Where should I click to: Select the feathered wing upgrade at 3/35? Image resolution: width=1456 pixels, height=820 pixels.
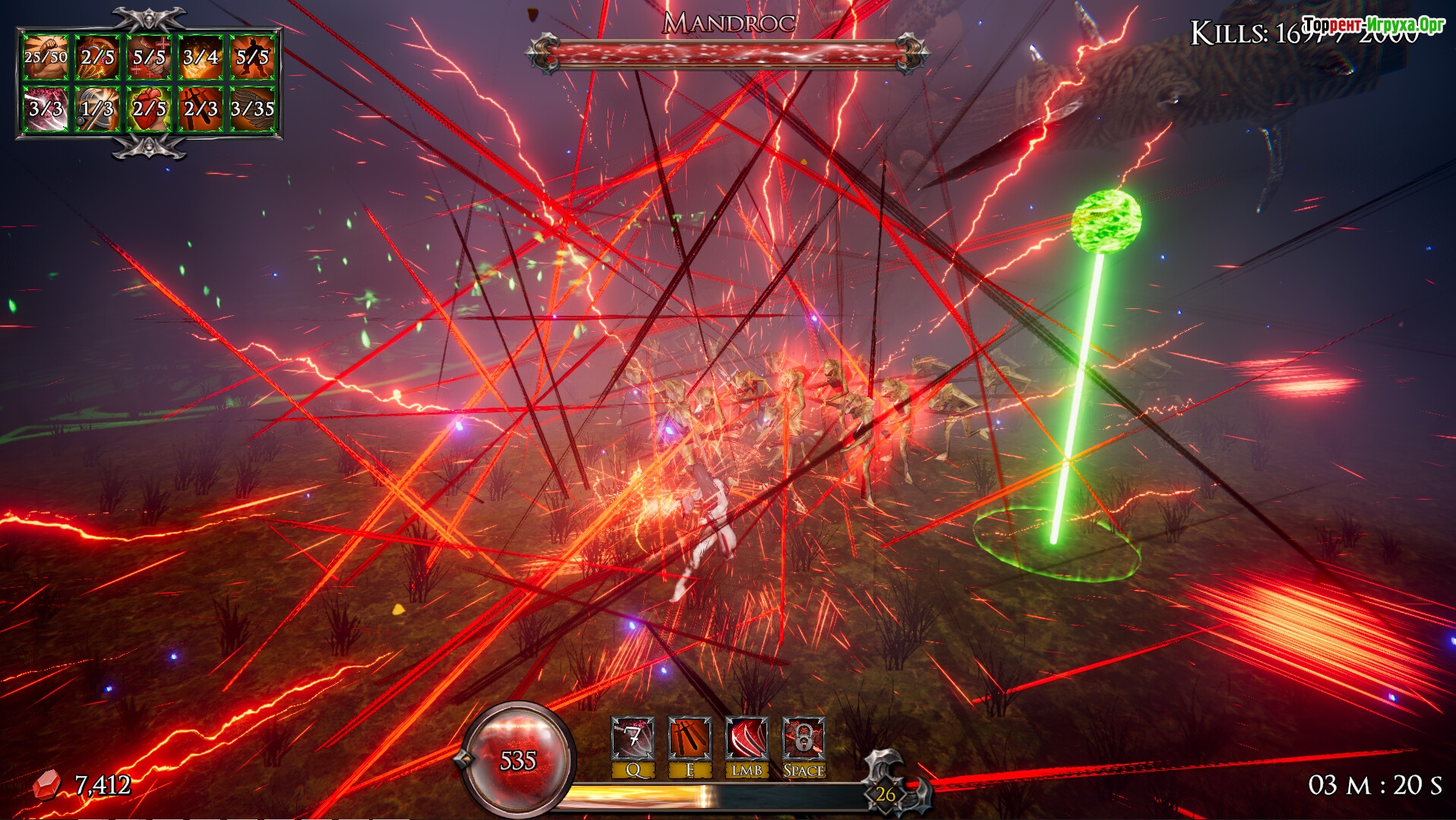[252, 109]
